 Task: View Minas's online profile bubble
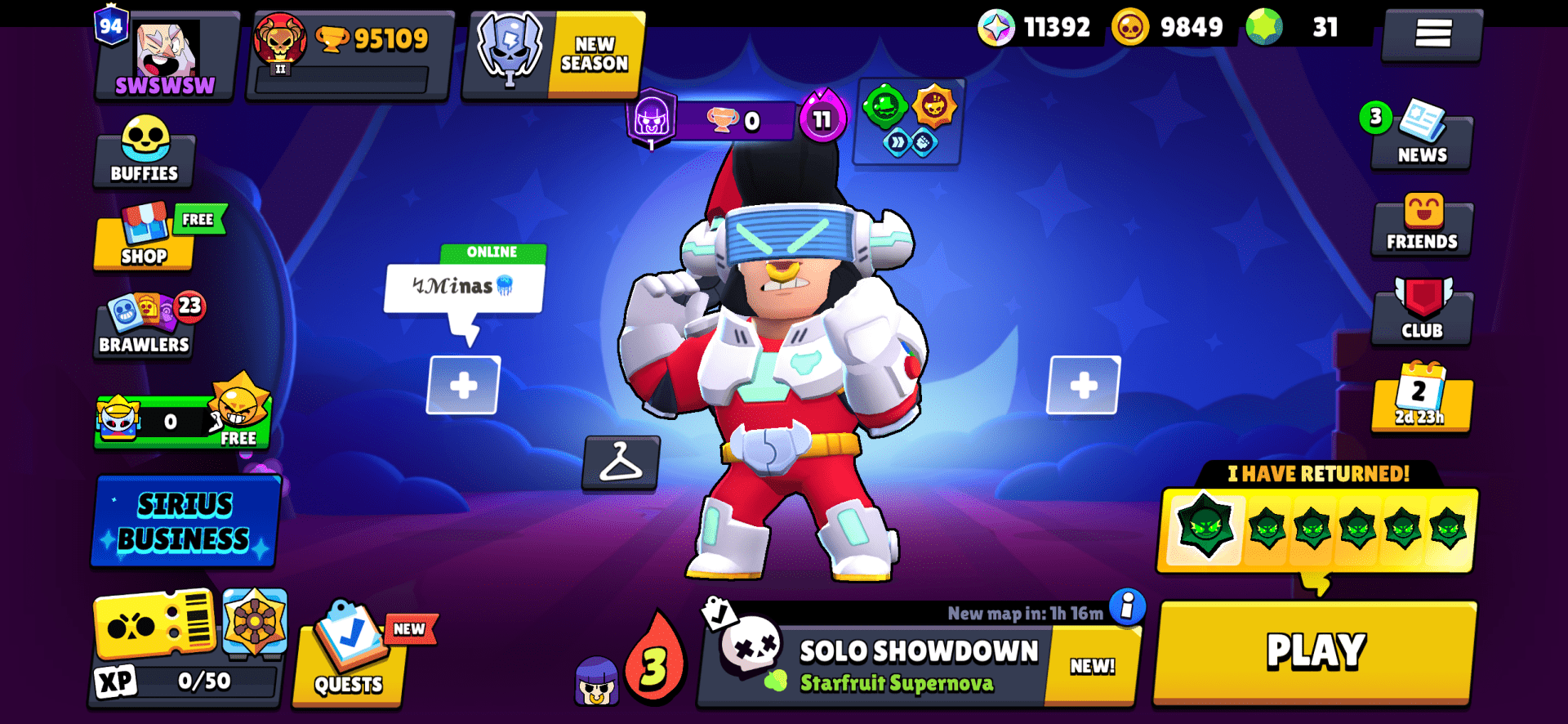coord(462,284)
